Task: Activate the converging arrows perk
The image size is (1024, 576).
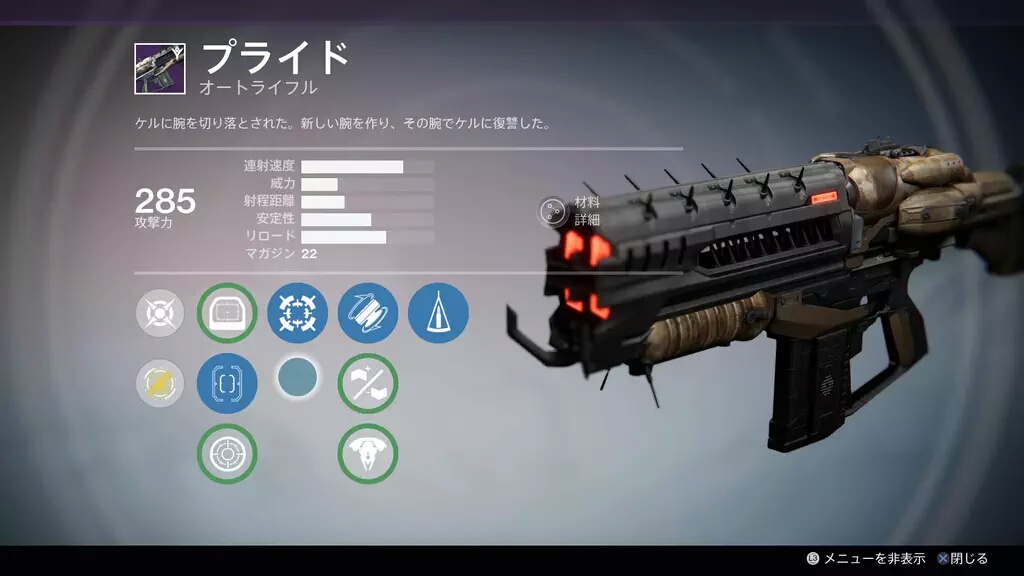Action: 297,313
